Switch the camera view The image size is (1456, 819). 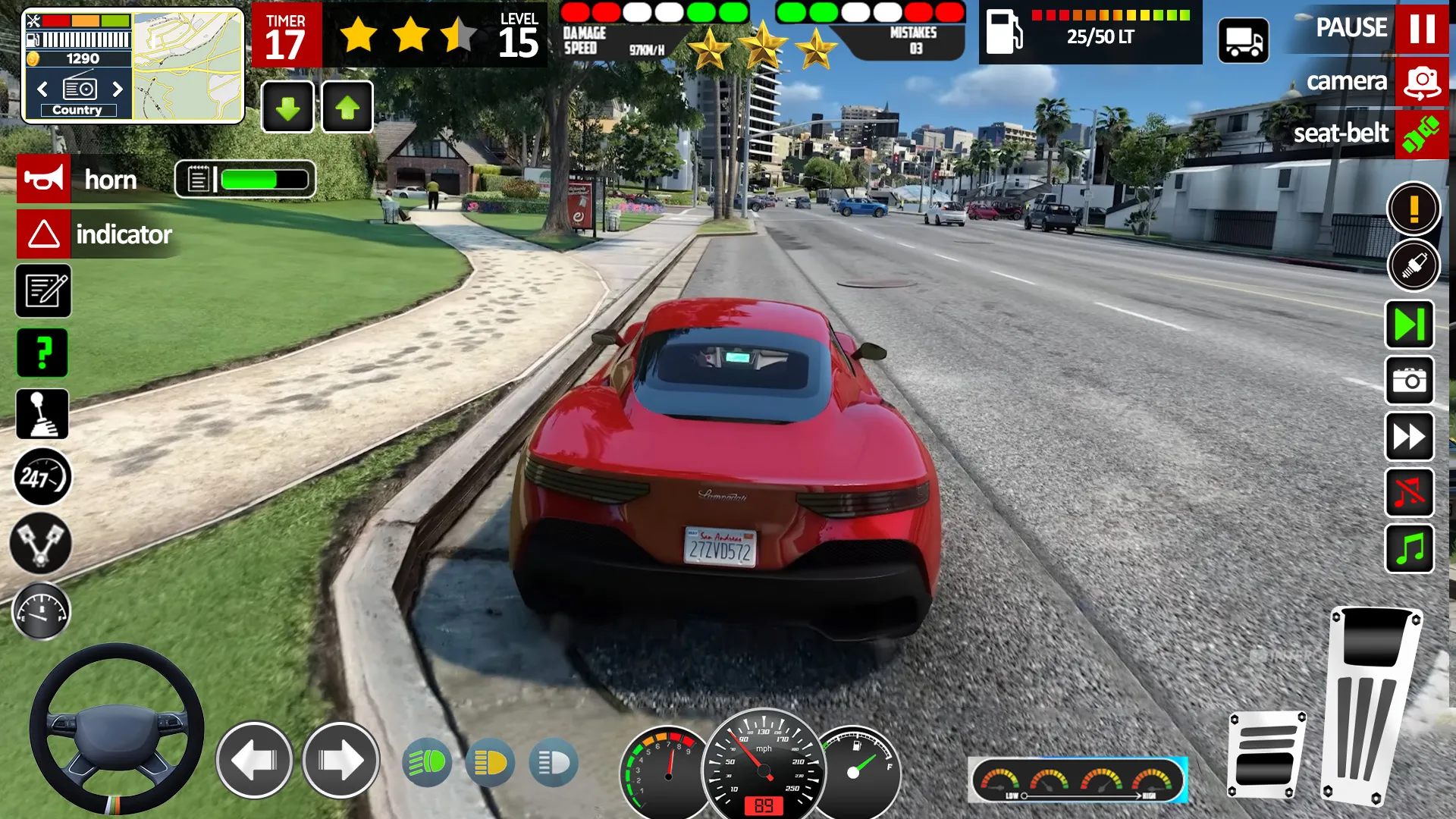(x=1421, y=81)
